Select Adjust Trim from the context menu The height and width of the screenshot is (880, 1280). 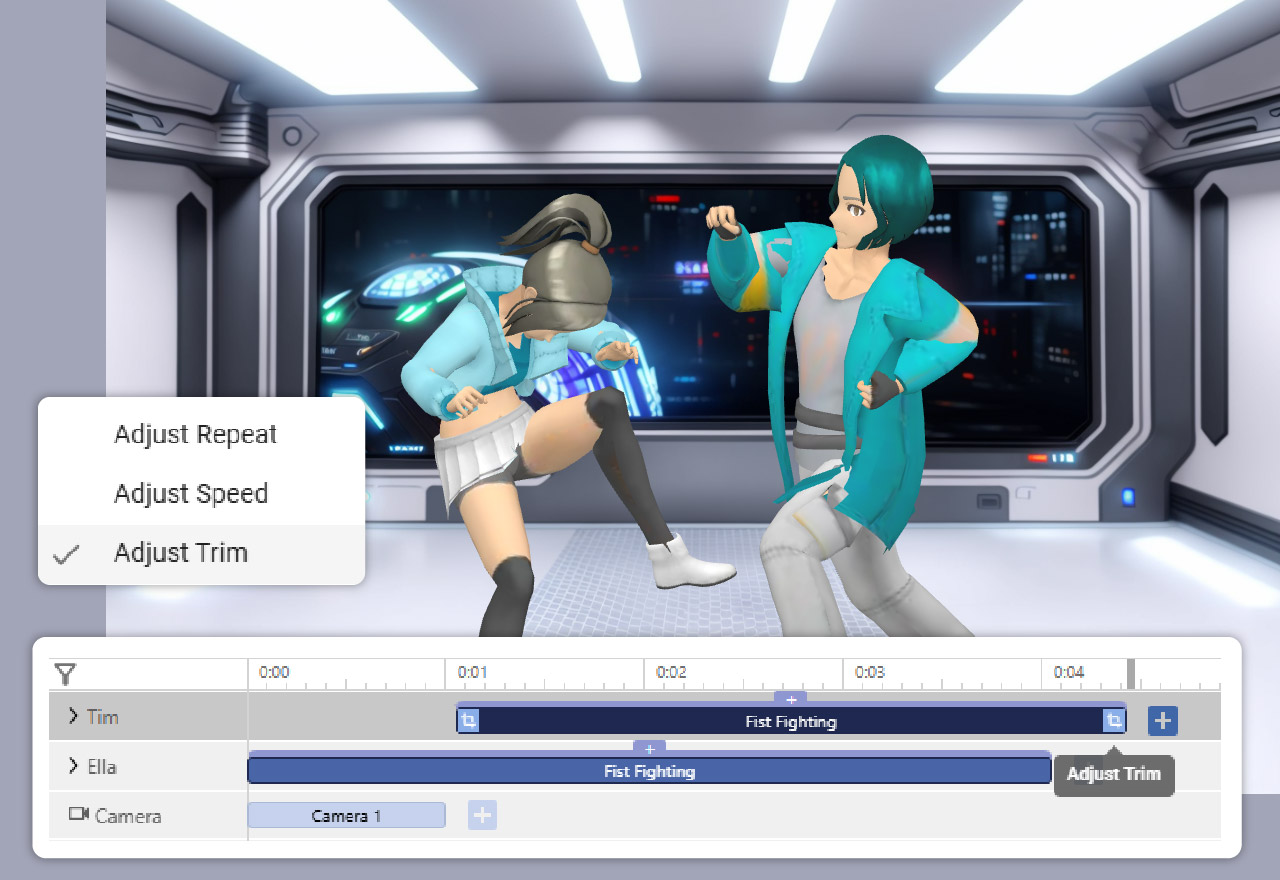coord(182,553)
